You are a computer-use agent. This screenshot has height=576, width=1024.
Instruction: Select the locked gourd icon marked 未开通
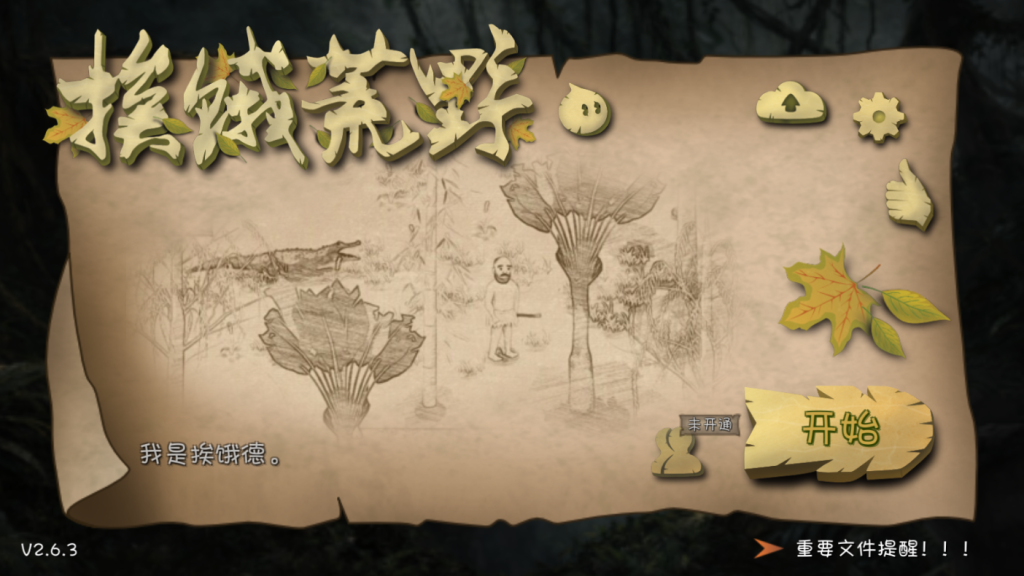[x=676, y=451]
